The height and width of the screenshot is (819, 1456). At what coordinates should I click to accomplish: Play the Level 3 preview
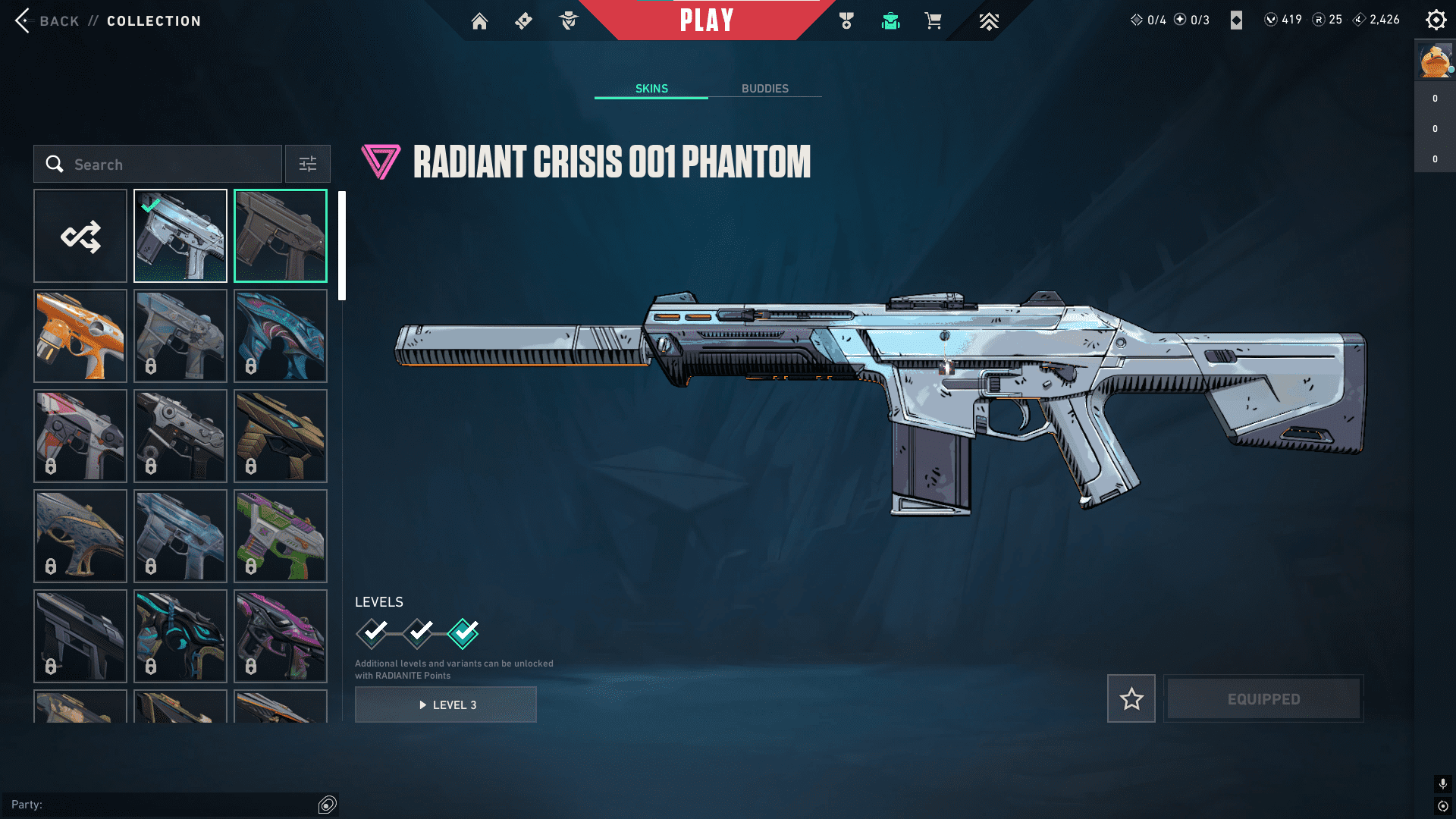coord(446,704)
